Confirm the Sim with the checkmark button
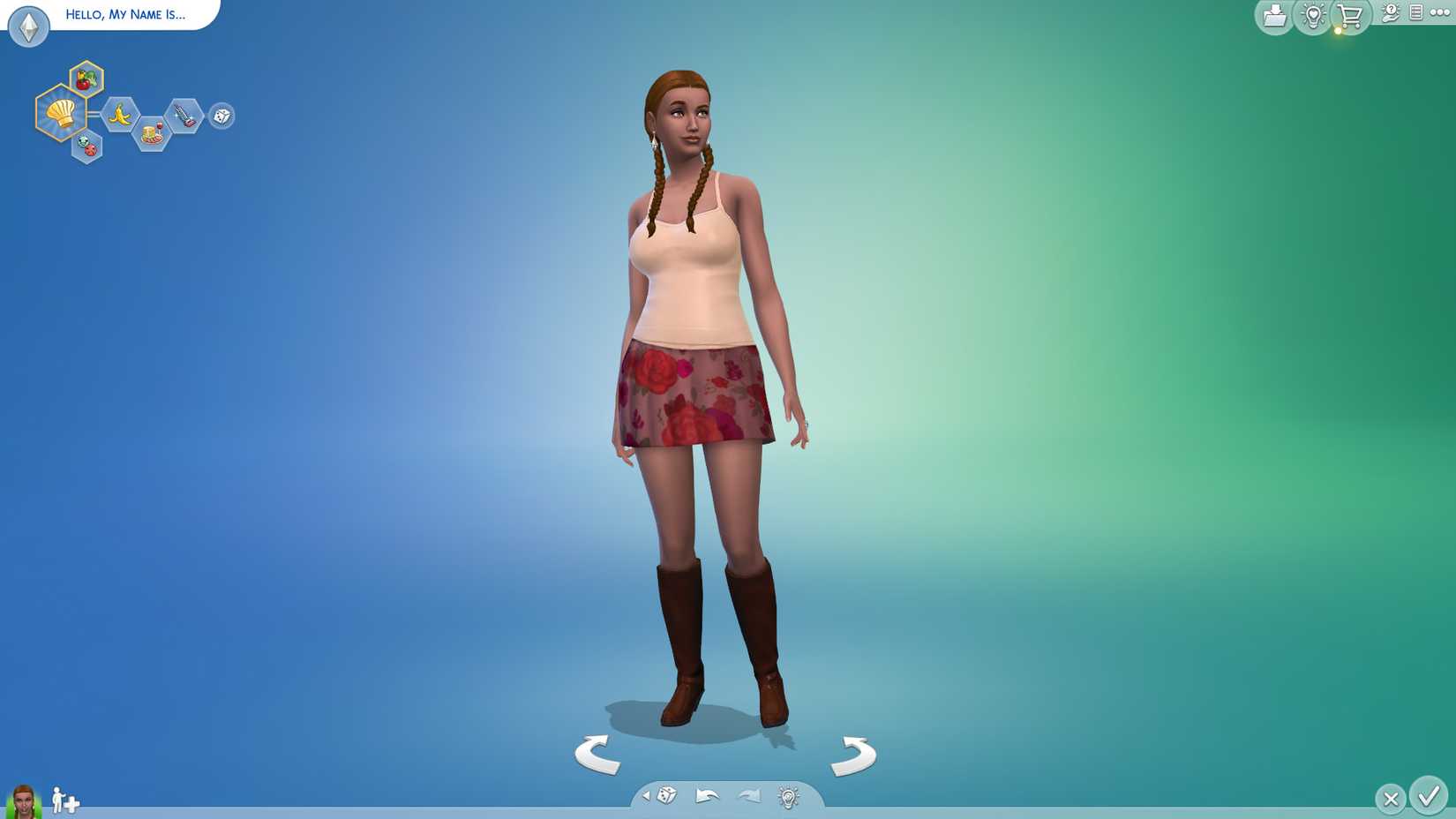This screenshot has height=819, width=1456. [1431, 798]
